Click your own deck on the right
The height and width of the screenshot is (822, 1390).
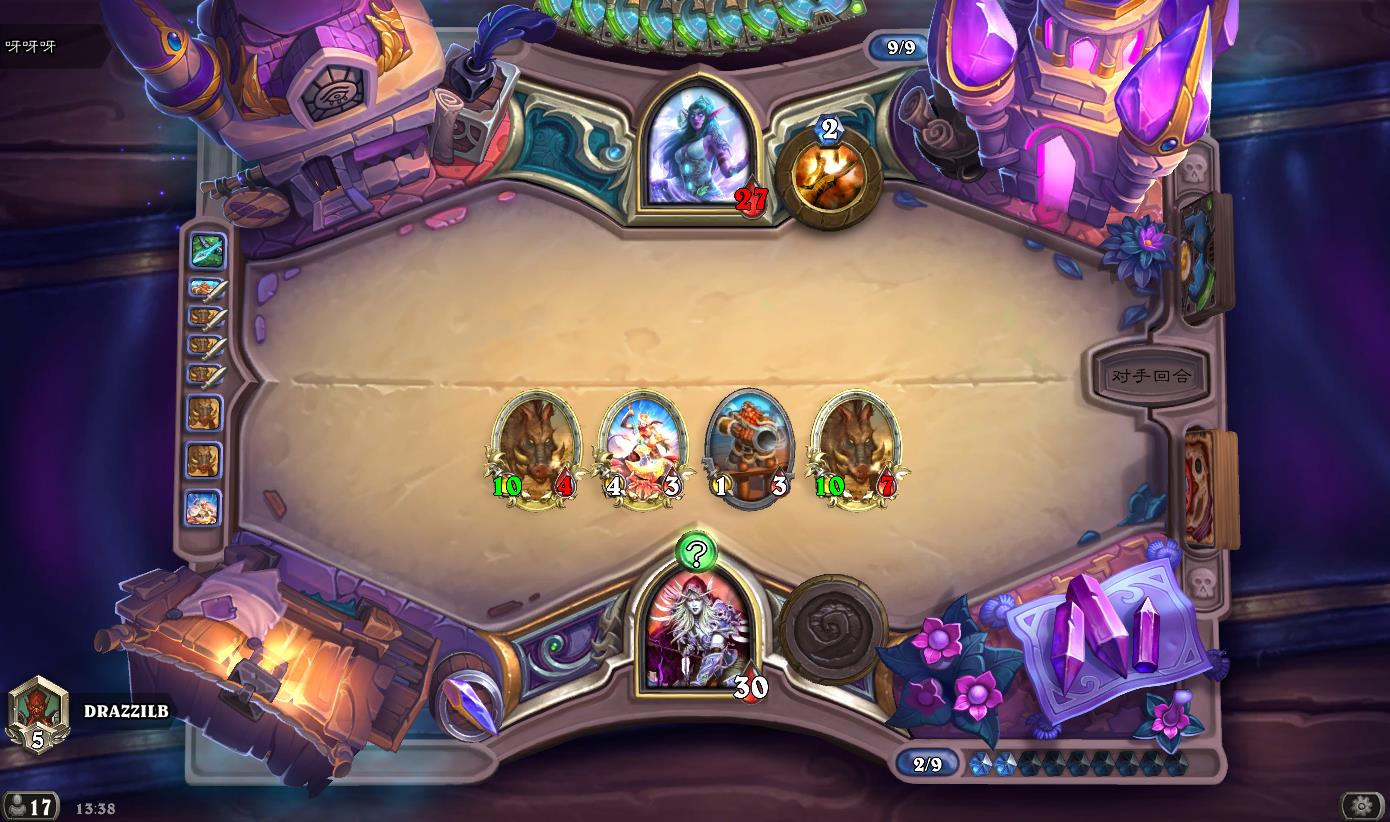pyautogui.click(x=1208, y=490)
